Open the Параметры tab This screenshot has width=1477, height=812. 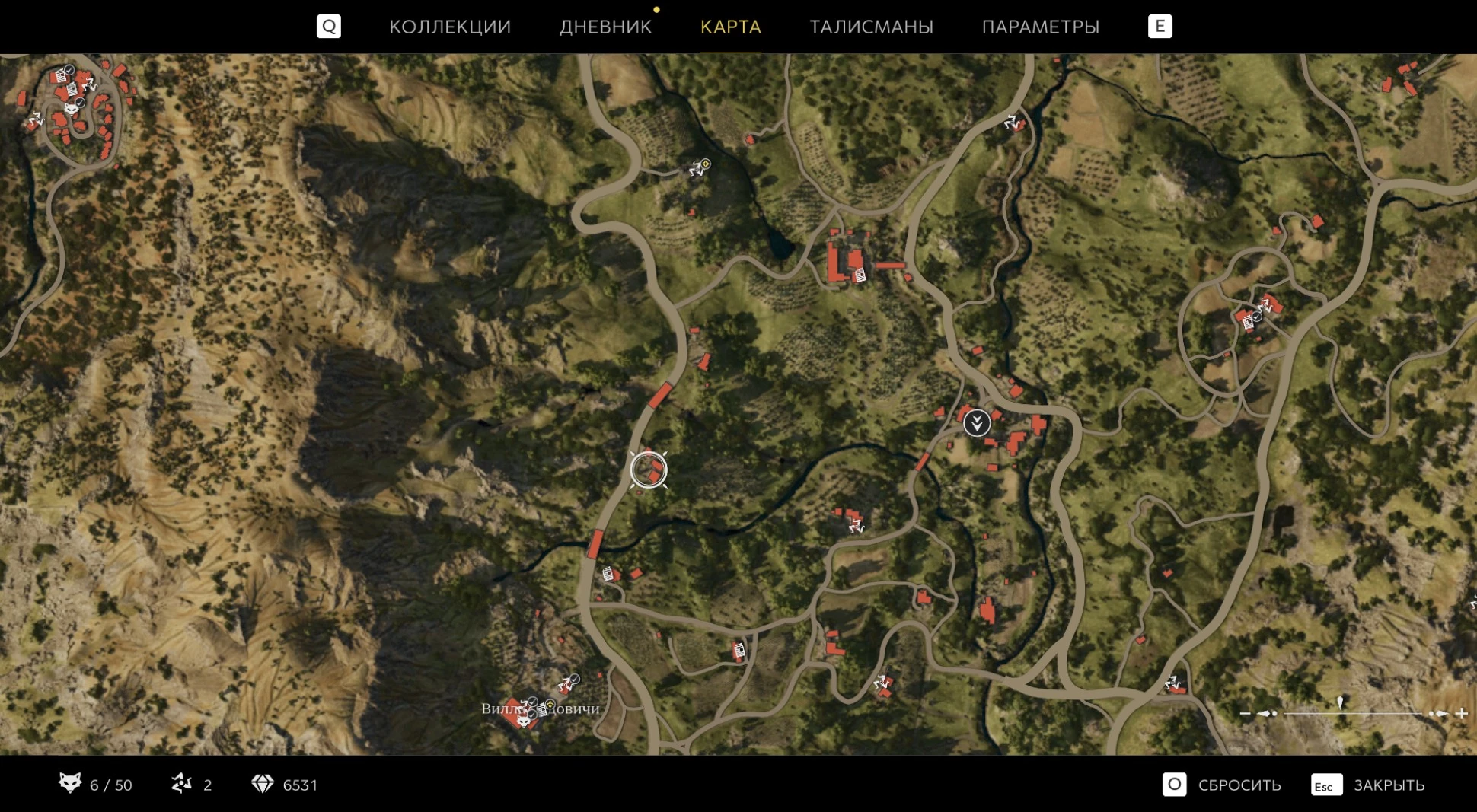click(x=1040, y=27)
